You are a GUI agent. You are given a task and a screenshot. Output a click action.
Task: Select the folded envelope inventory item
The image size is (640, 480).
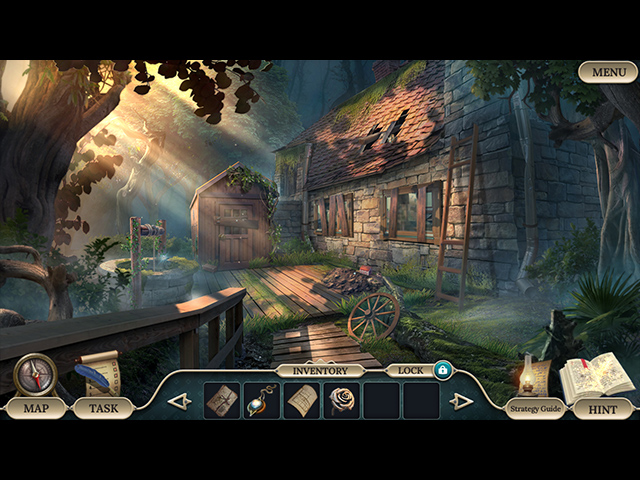coord(222,400)
